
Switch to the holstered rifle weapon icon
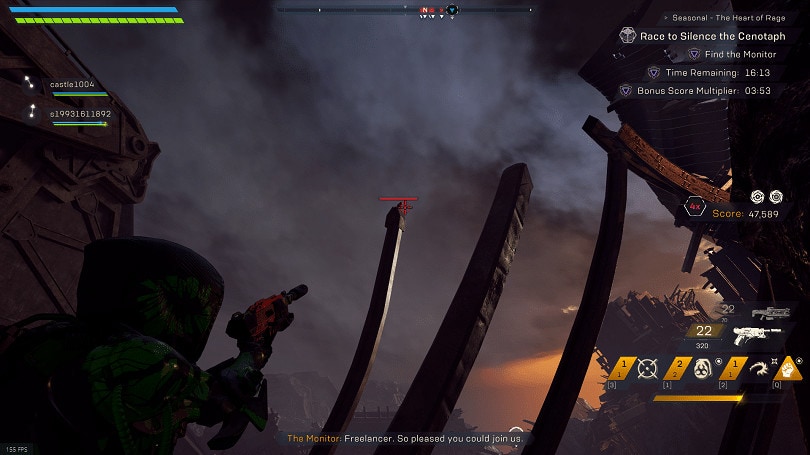pyautogui.click(x=770, y=313)
